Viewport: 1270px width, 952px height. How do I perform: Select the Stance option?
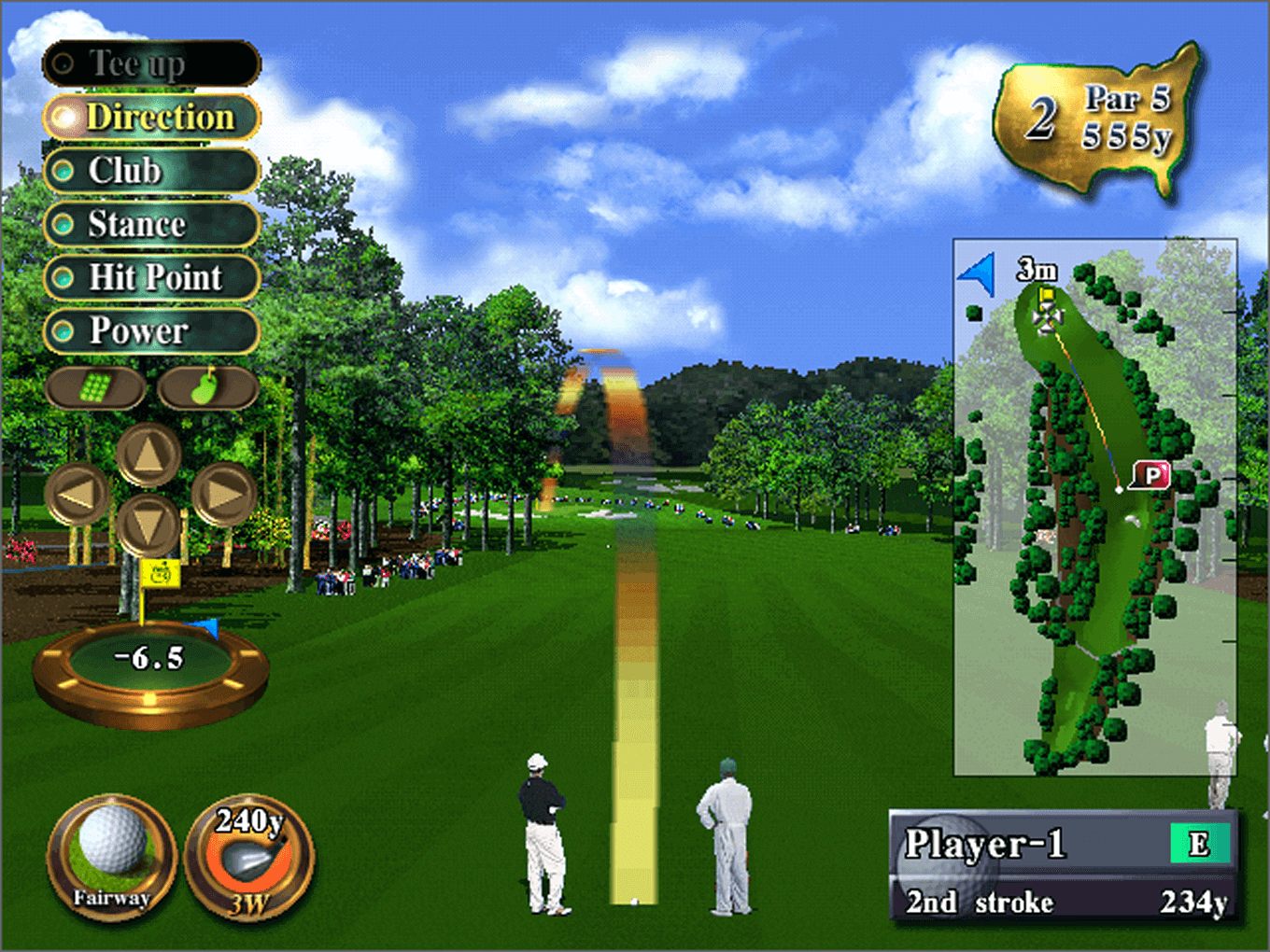point(151,224)
